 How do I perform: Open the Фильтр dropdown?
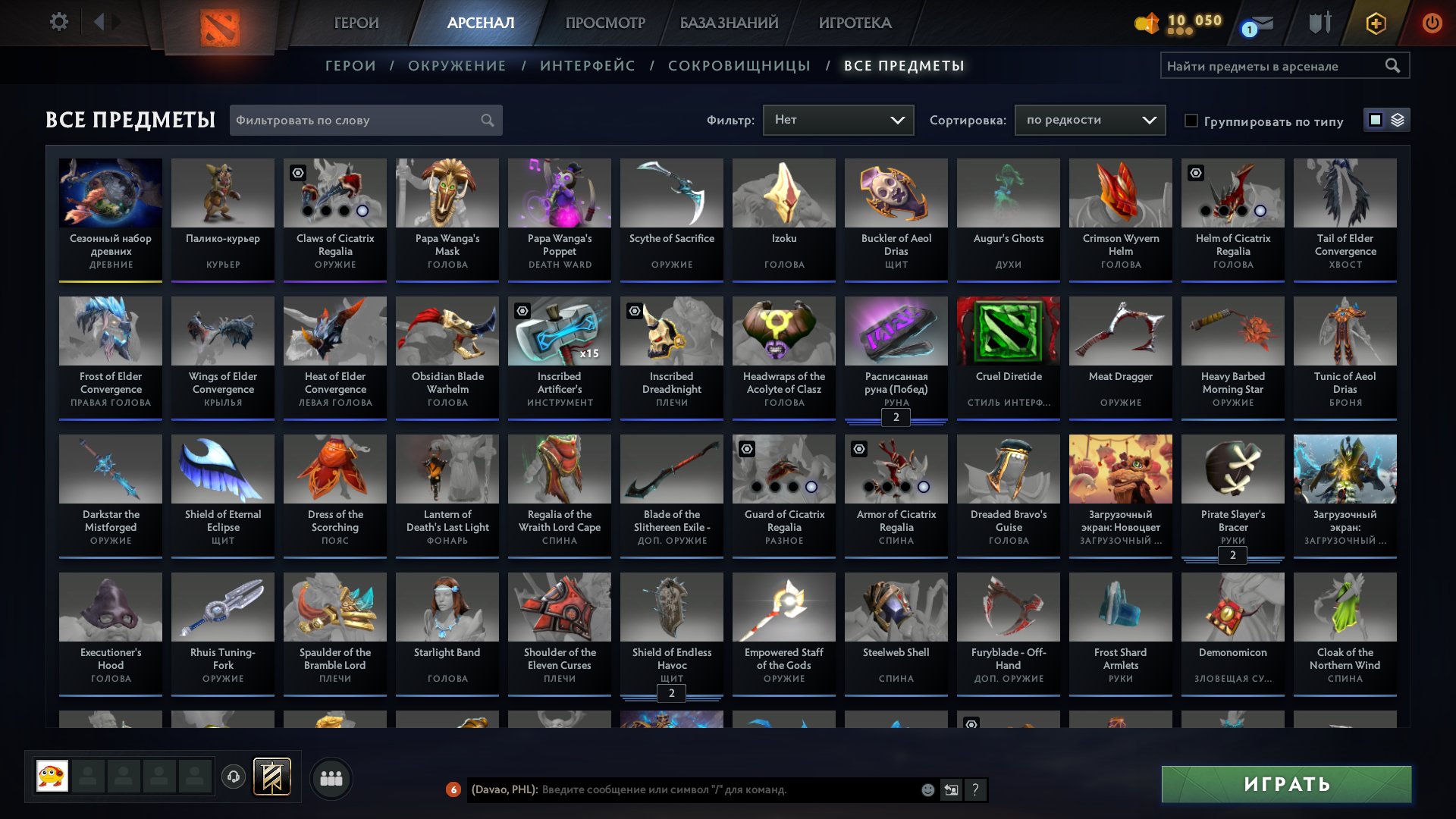coord(838,119)
